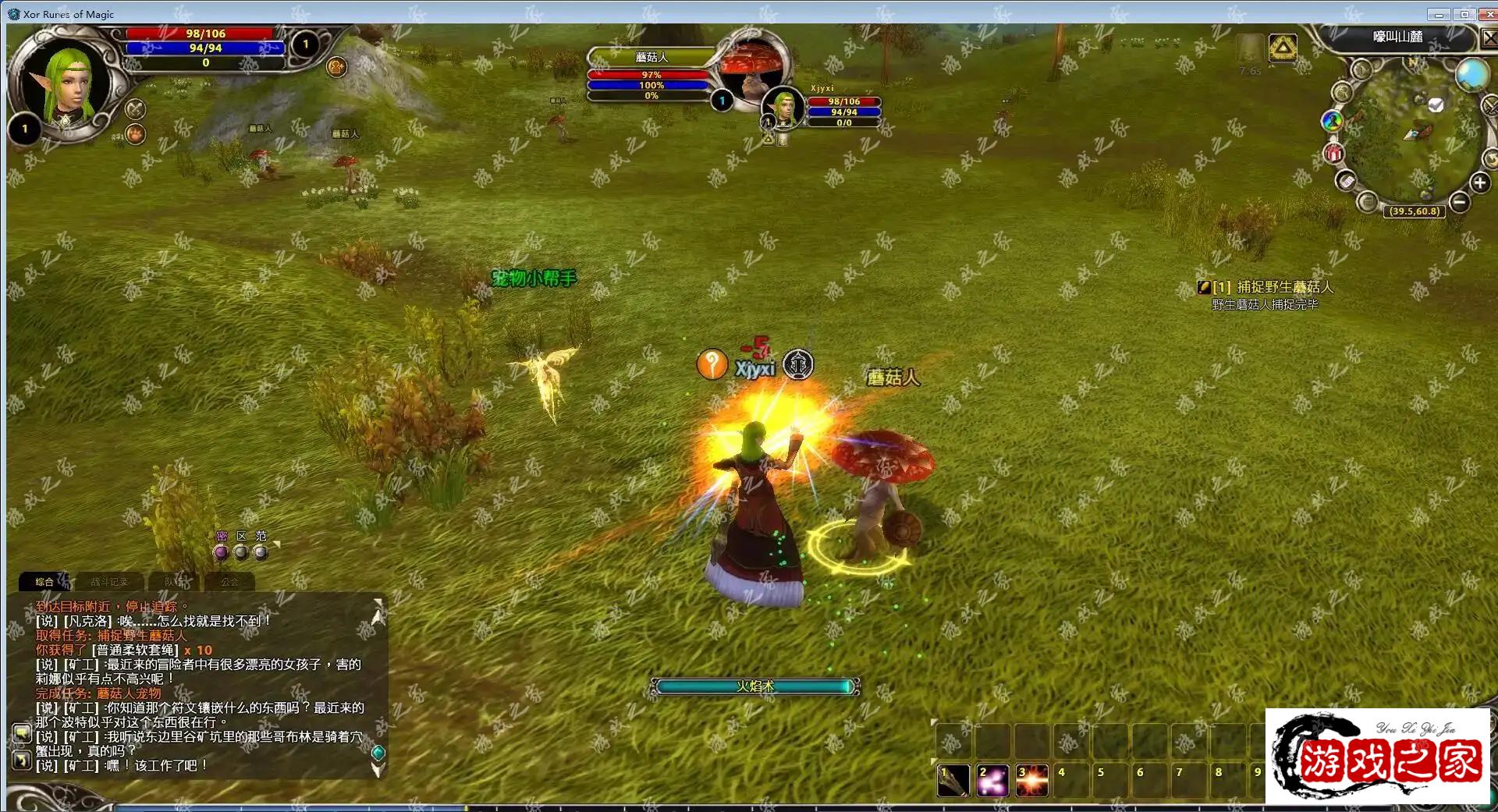Image resolution: width=1498 pixels, height=812 pixels.
Task: Switch to the 战斗记录 chat tab
Action: click(x=108, y=581)
